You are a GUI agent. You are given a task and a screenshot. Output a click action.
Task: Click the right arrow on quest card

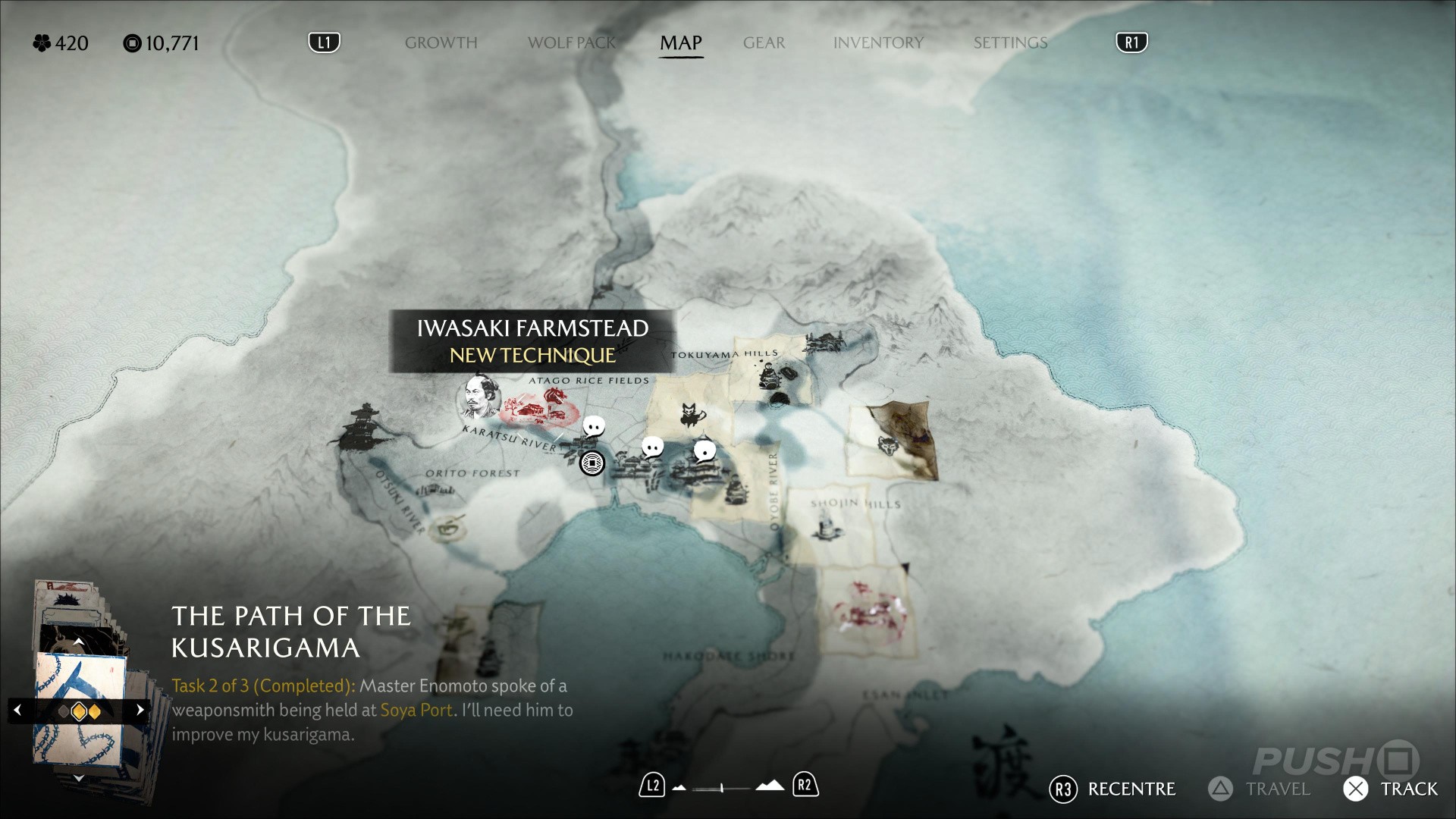(x=140, y=711)
